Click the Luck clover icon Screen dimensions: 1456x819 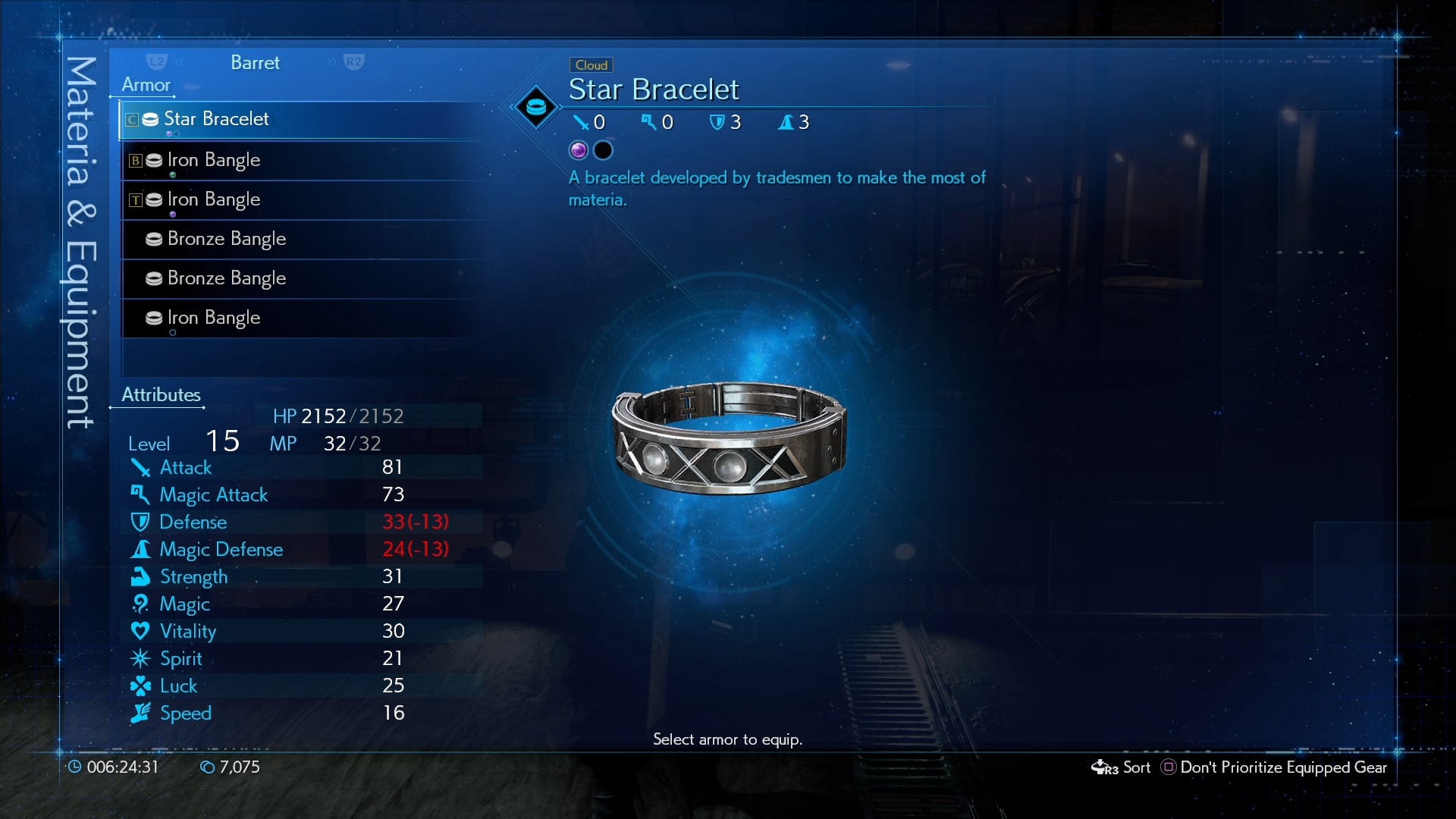[x=141, y=686]
